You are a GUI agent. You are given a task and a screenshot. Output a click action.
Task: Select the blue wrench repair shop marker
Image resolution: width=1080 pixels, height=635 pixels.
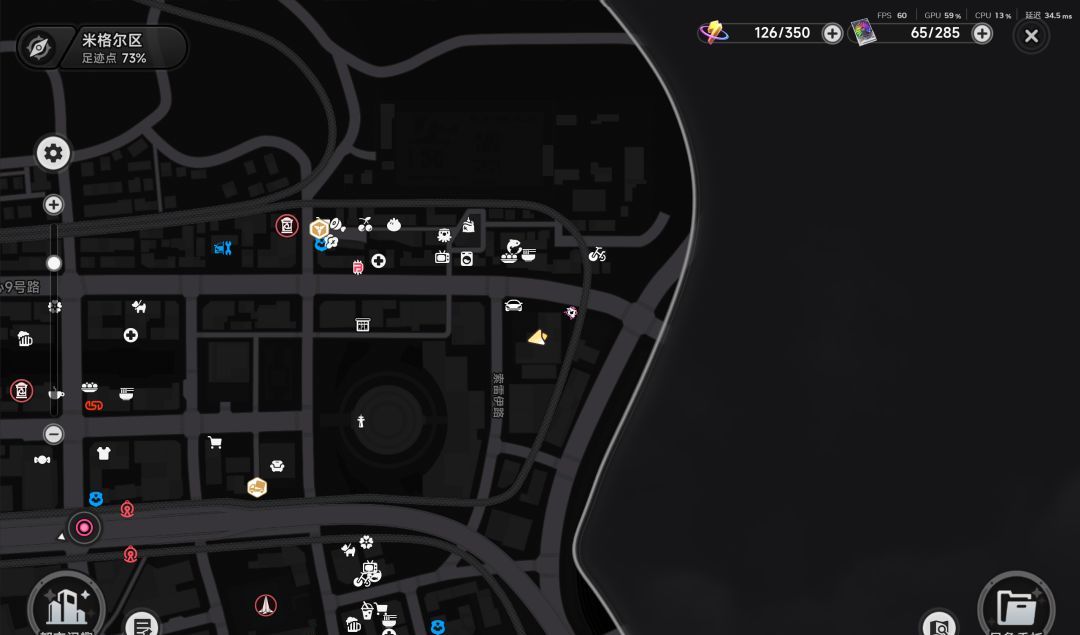223,248
